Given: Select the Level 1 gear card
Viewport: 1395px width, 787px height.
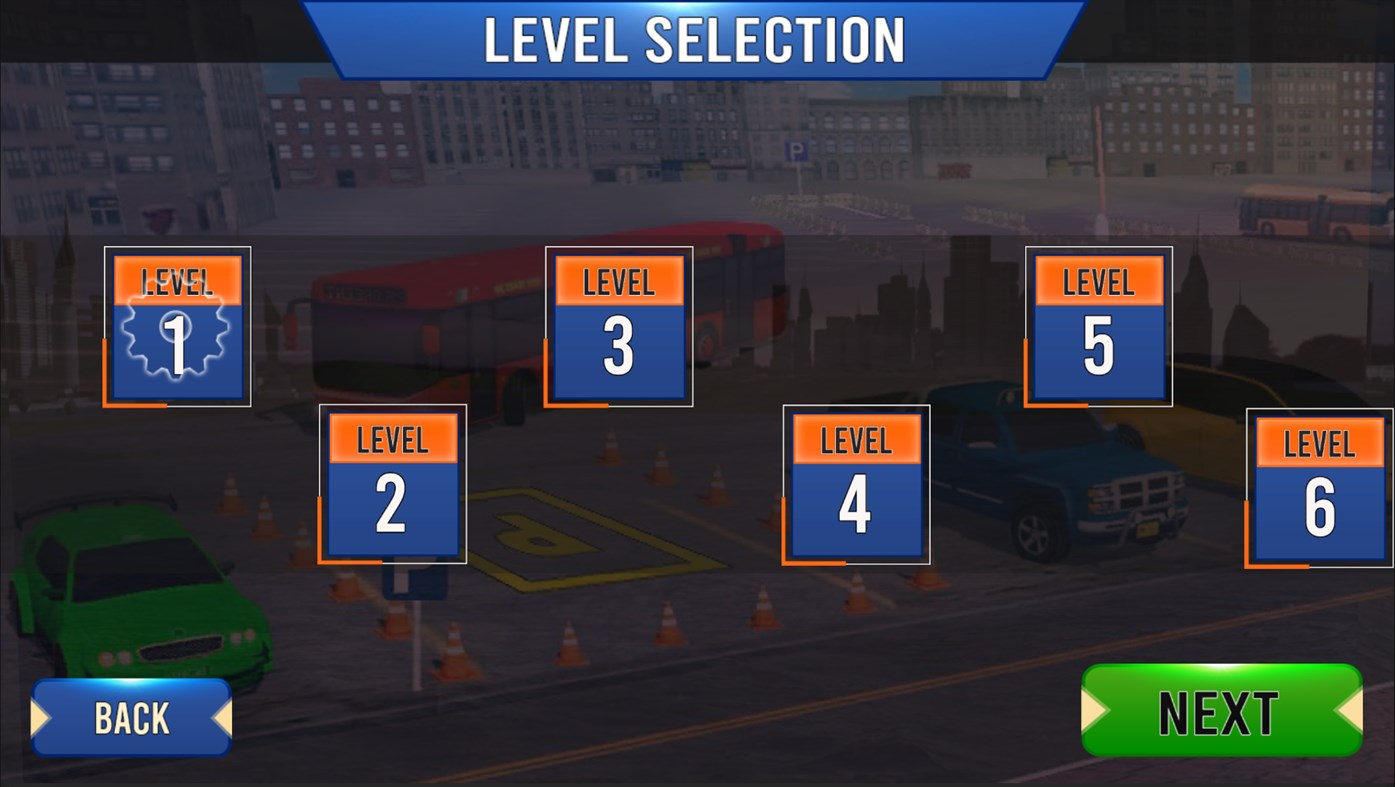Looking at the screenshot, I should (x=177, y=325).
